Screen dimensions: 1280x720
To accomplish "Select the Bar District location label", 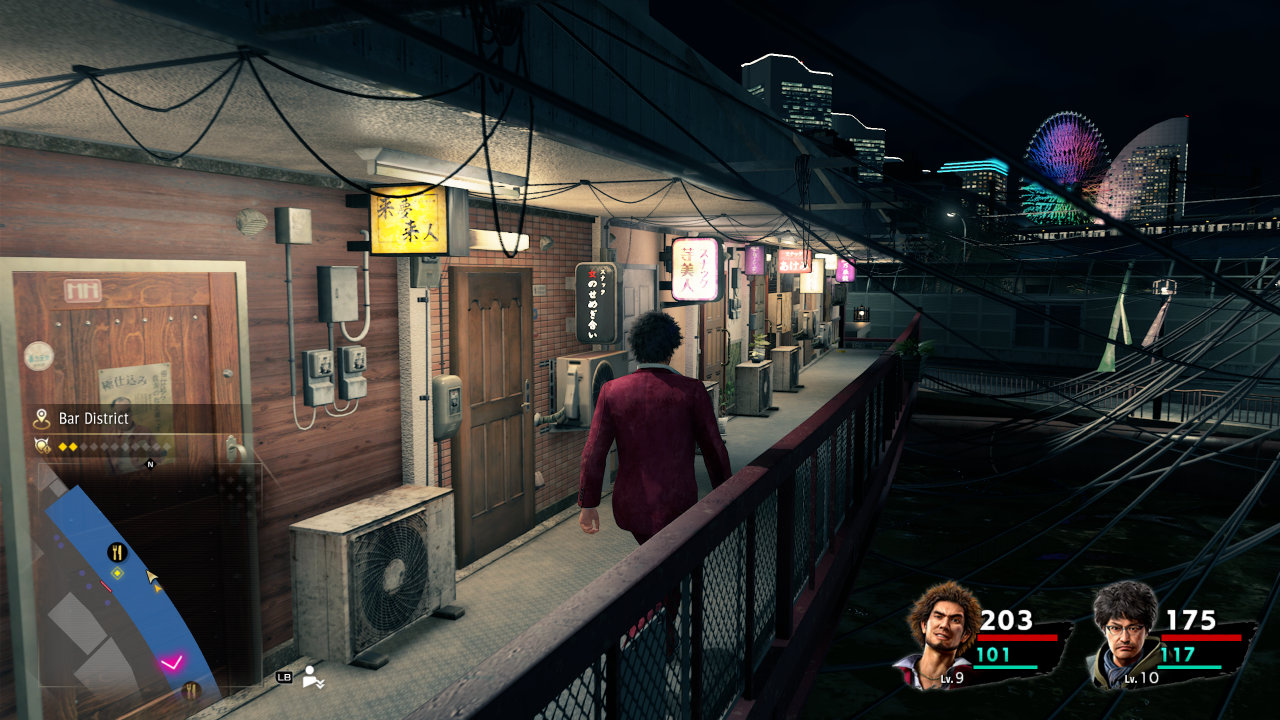I will point(94,418).
